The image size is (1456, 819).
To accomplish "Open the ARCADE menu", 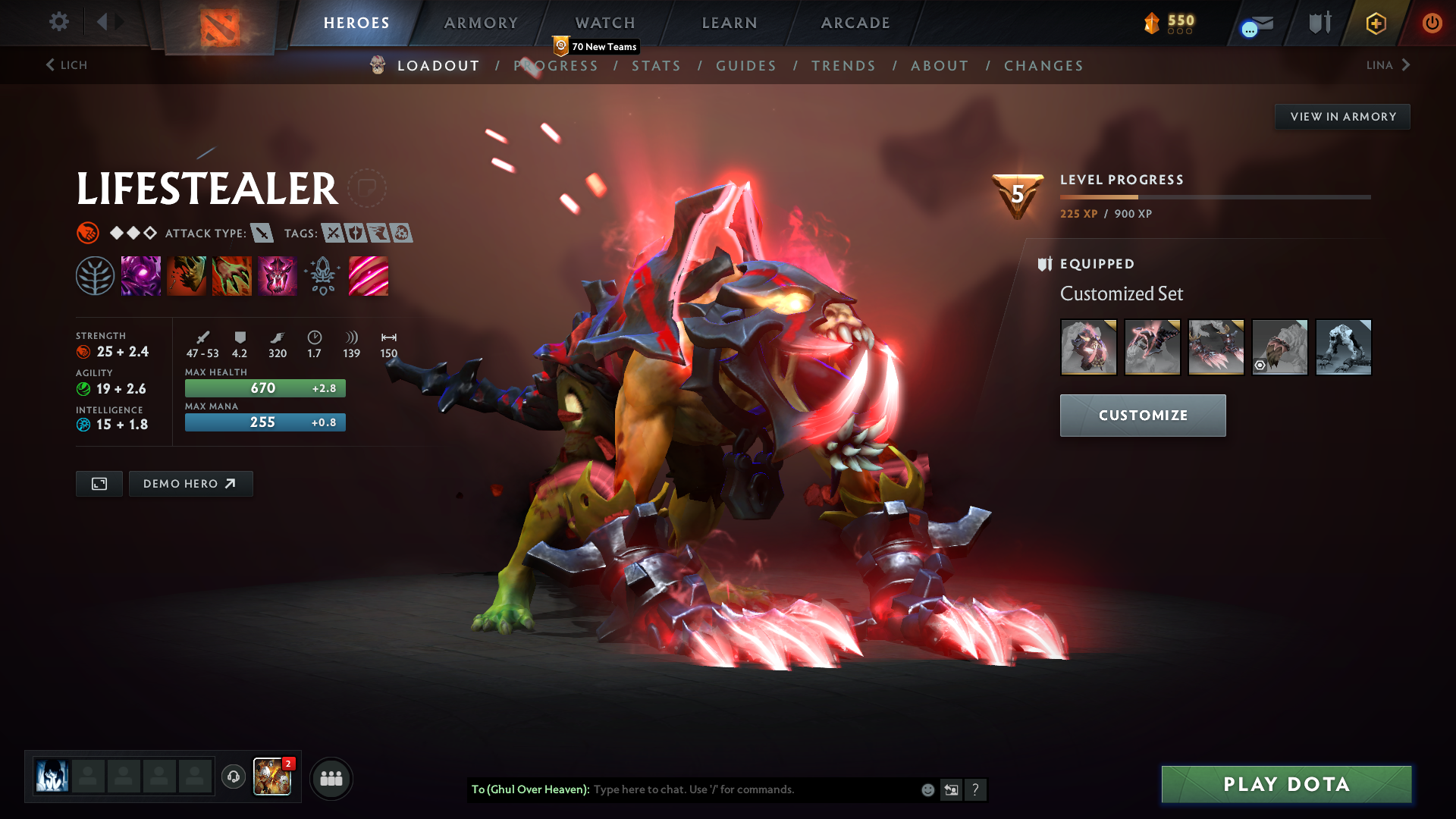I will (855, 23).
